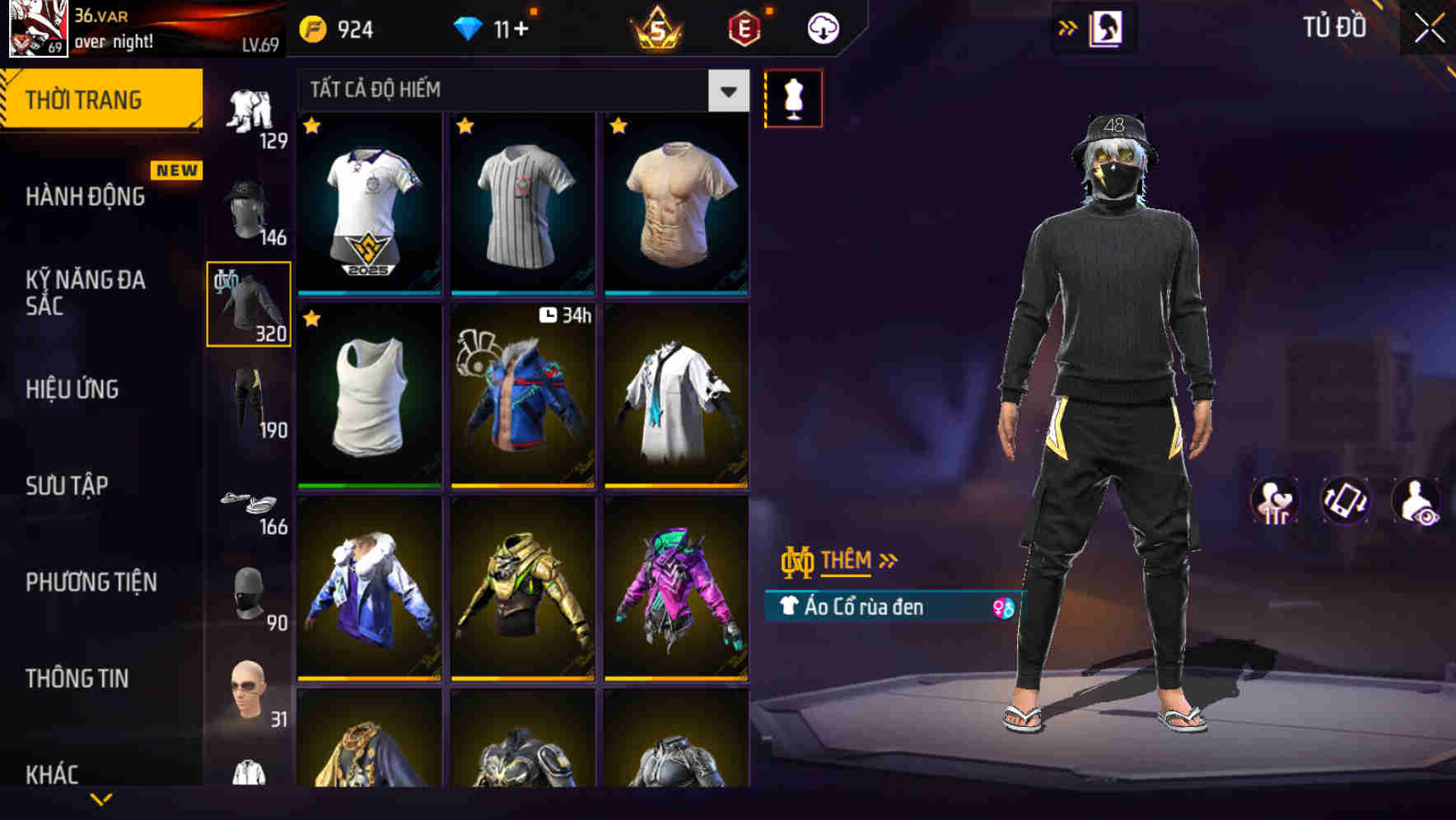Screen dimensions: 1456x820
Task: Click the THÊM button beside the logo
Action: pyautogui.click(x=848, y=560)
